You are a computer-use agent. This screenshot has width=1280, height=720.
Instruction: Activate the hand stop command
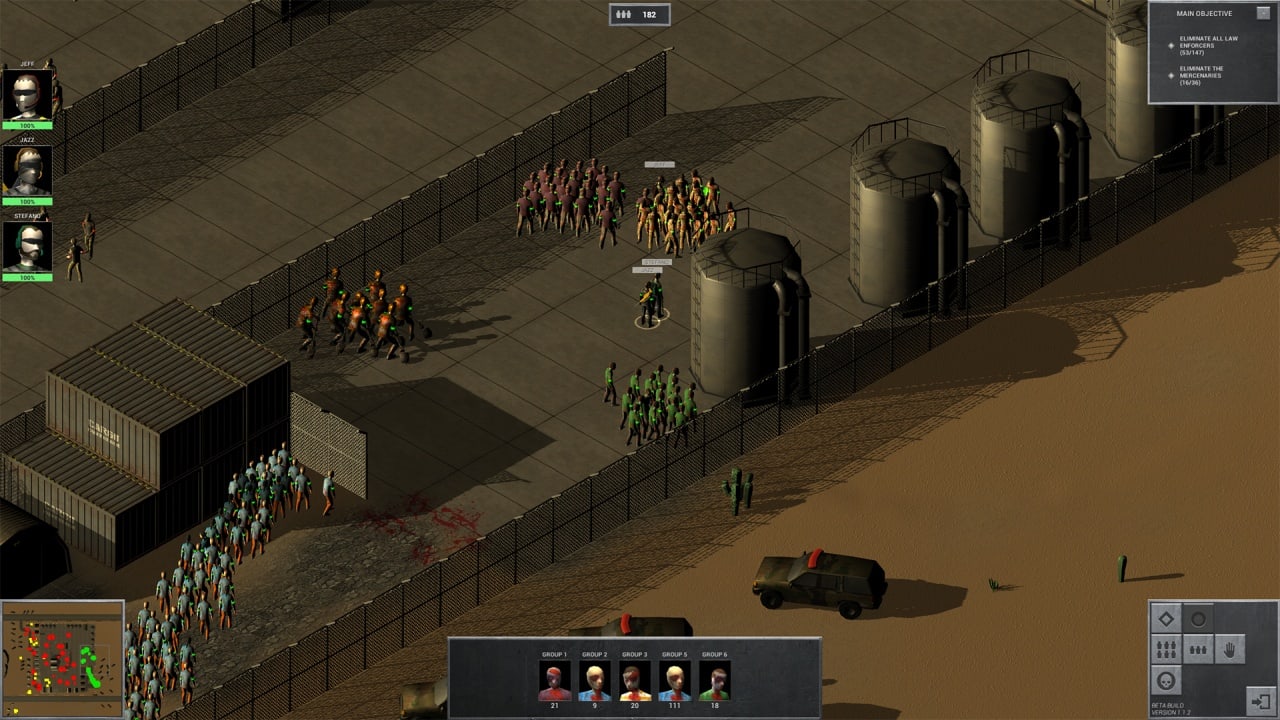[x=1230, y=650]
